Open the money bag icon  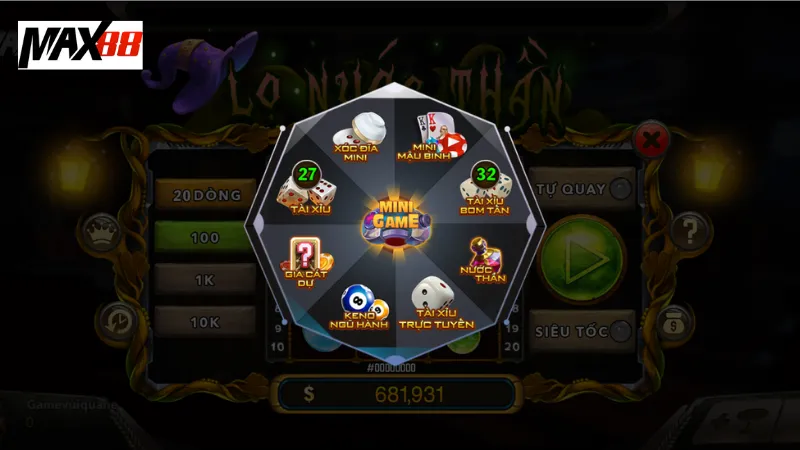click(x=676, y=322)
